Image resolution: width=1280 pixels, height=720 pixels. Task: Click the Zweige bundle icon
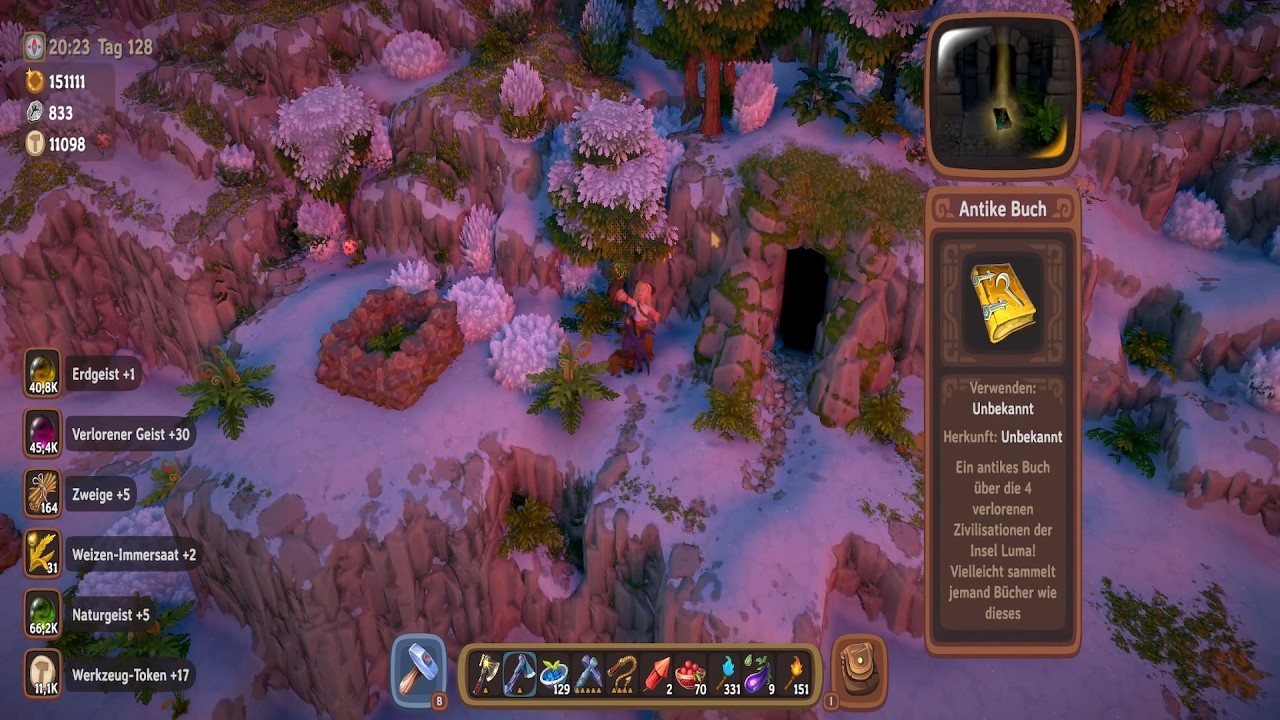[x=43, y=494]
